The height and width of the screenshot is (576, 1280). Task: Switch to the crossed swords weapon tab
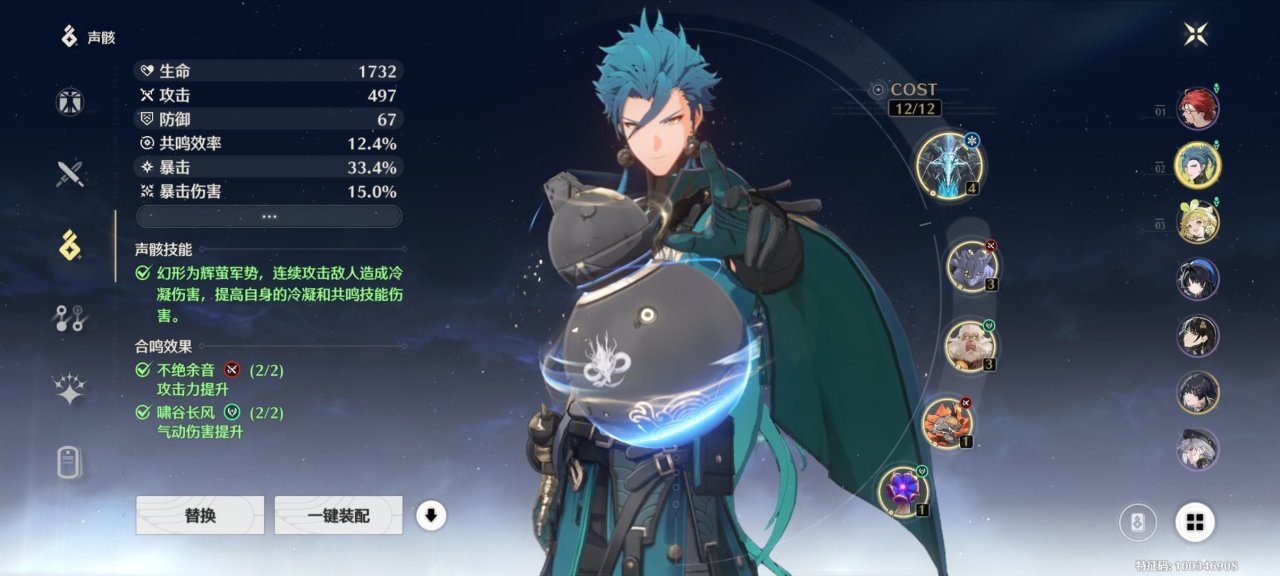pos(70,174)
